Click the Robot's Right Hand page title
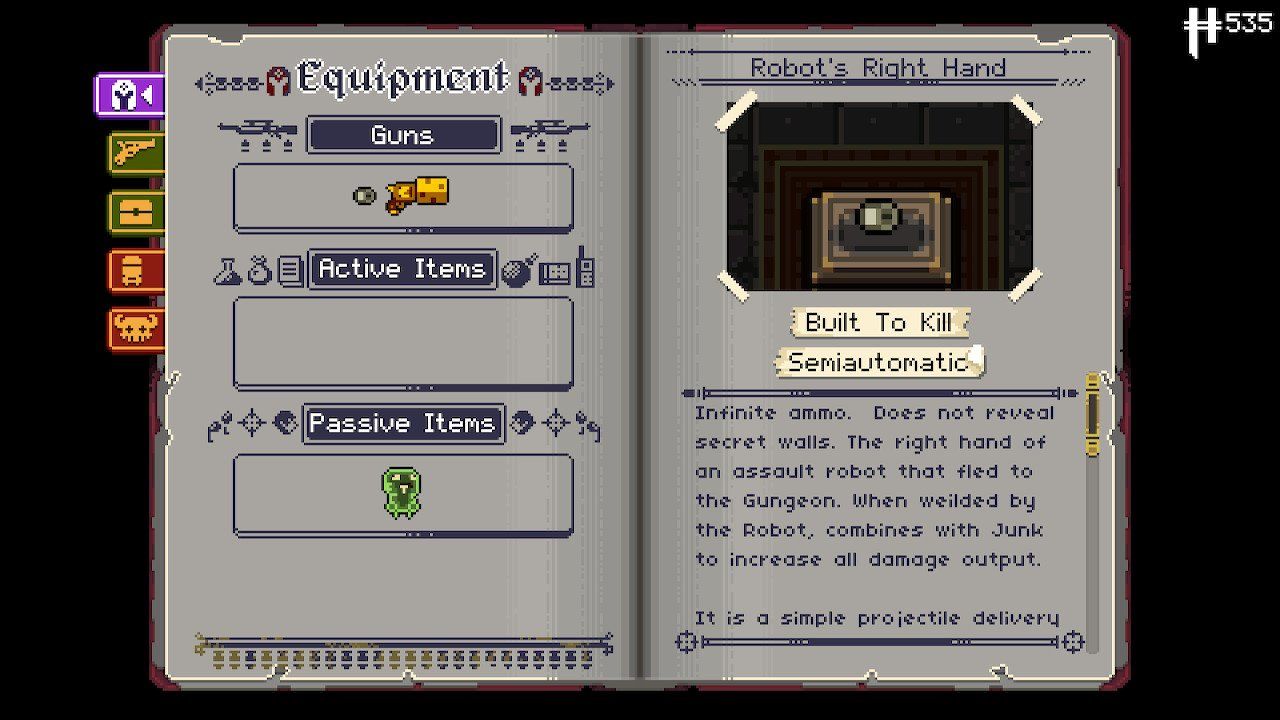The width and height of the screenshot is (1280, 720). pyautogui.click(x=880, y=67)
